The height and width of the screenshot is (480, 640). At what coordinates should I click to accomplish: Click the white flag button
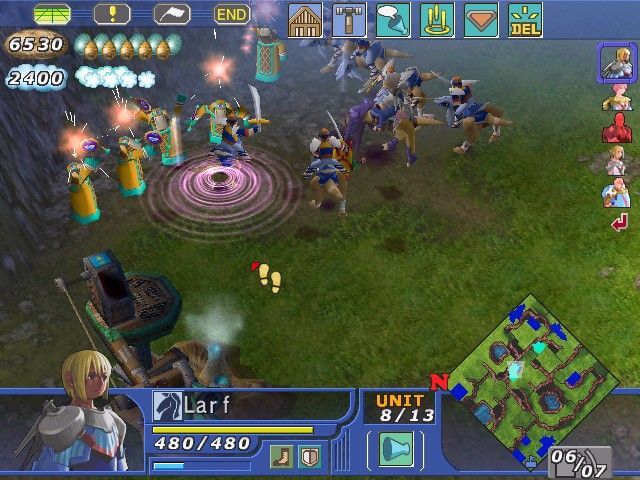tap(172, 15)
